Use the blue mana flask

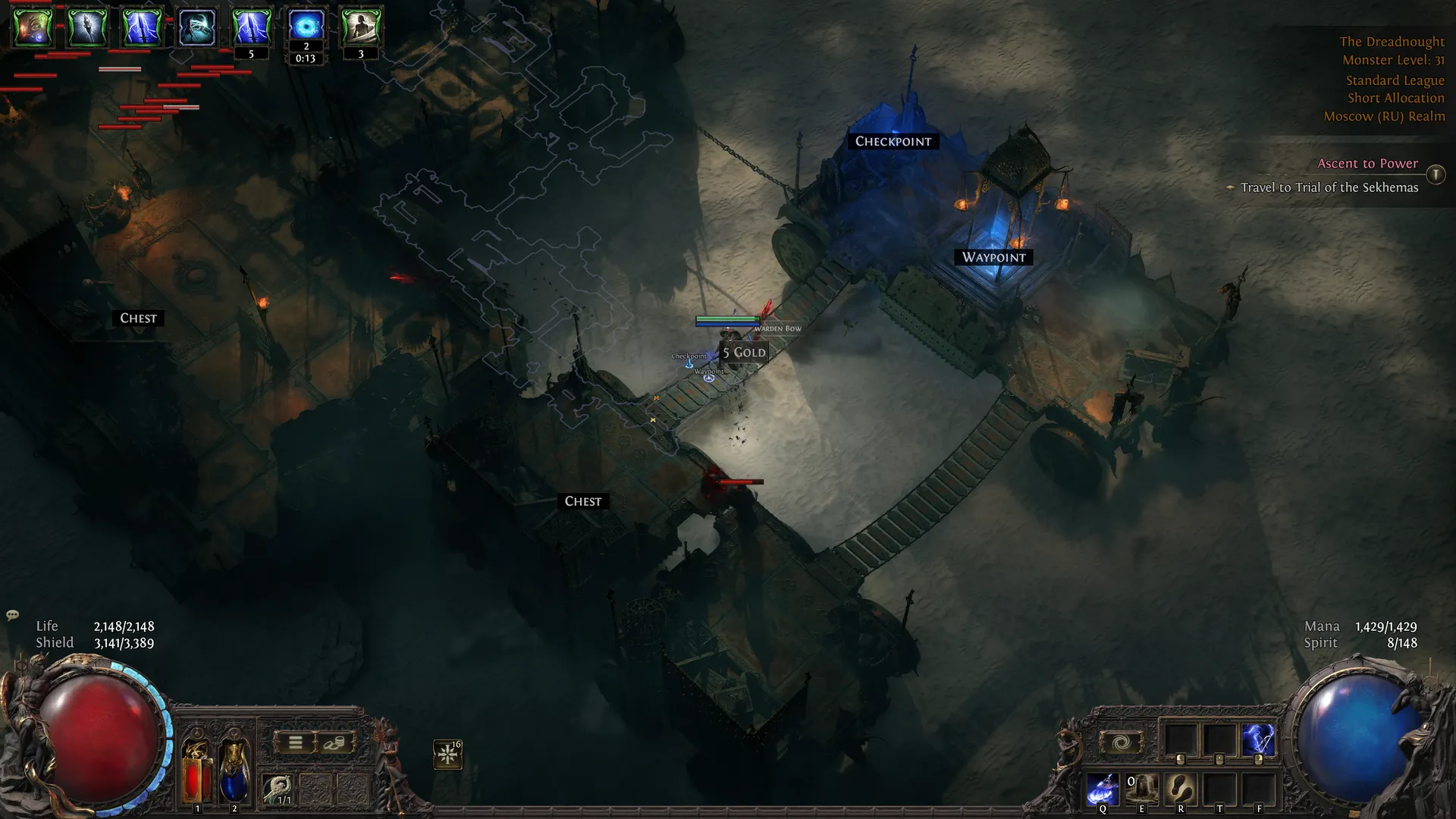(x=234, y=771)
